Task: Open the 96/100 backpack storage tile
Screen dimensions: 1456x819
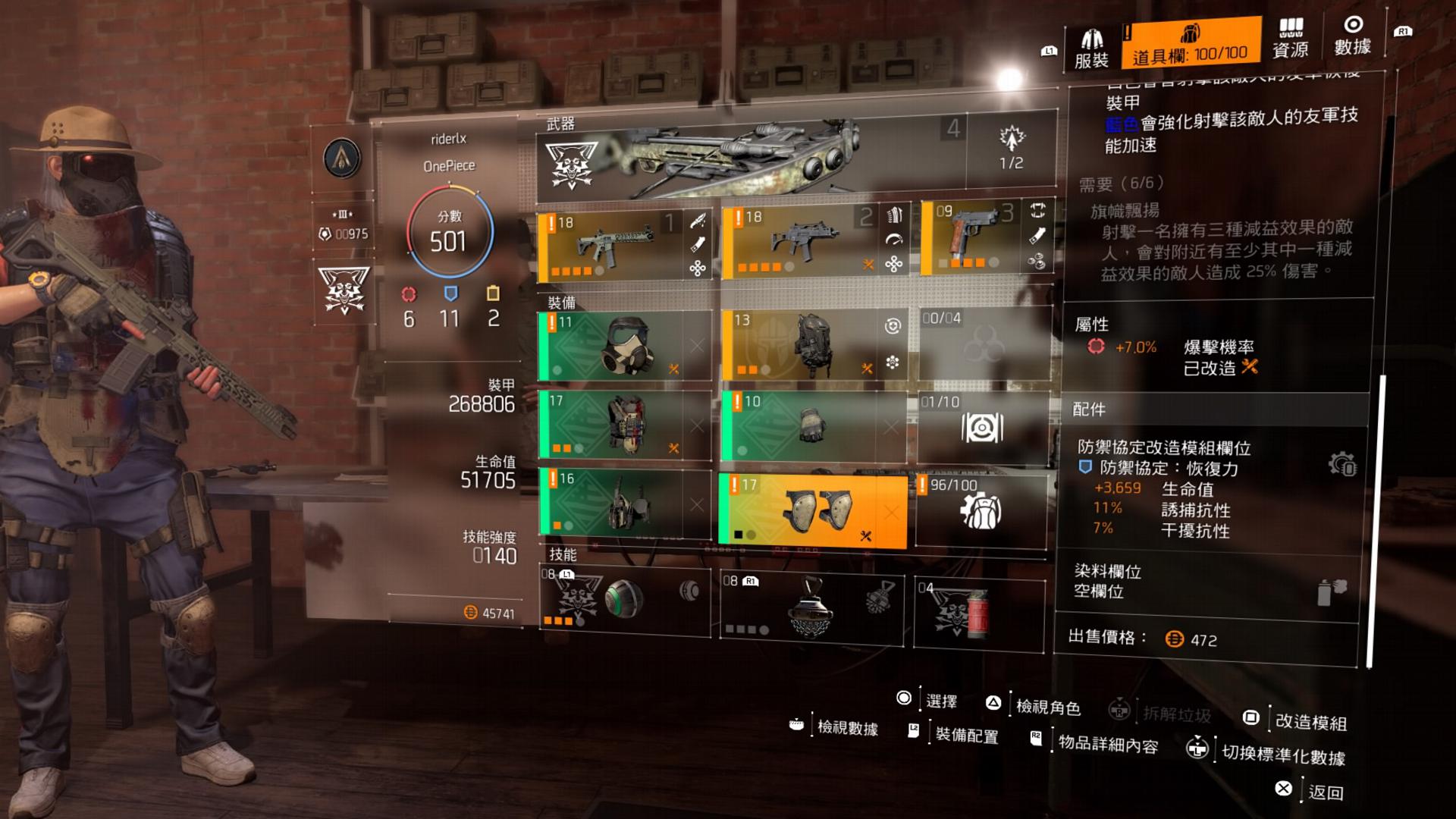Action: [x=981, y=509]
